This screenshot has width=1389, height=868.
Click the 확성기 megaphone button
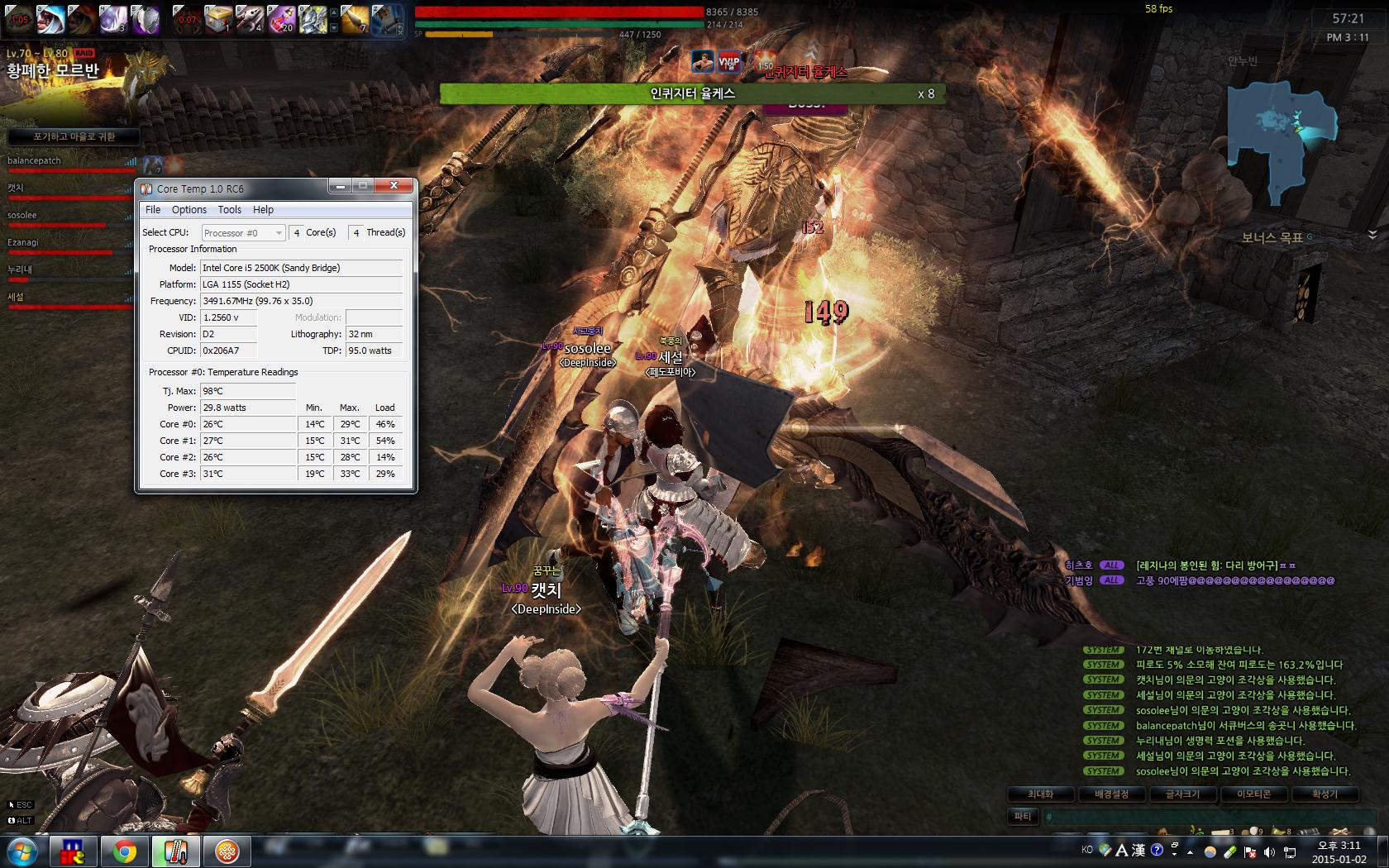click(x=1325, y=794)
